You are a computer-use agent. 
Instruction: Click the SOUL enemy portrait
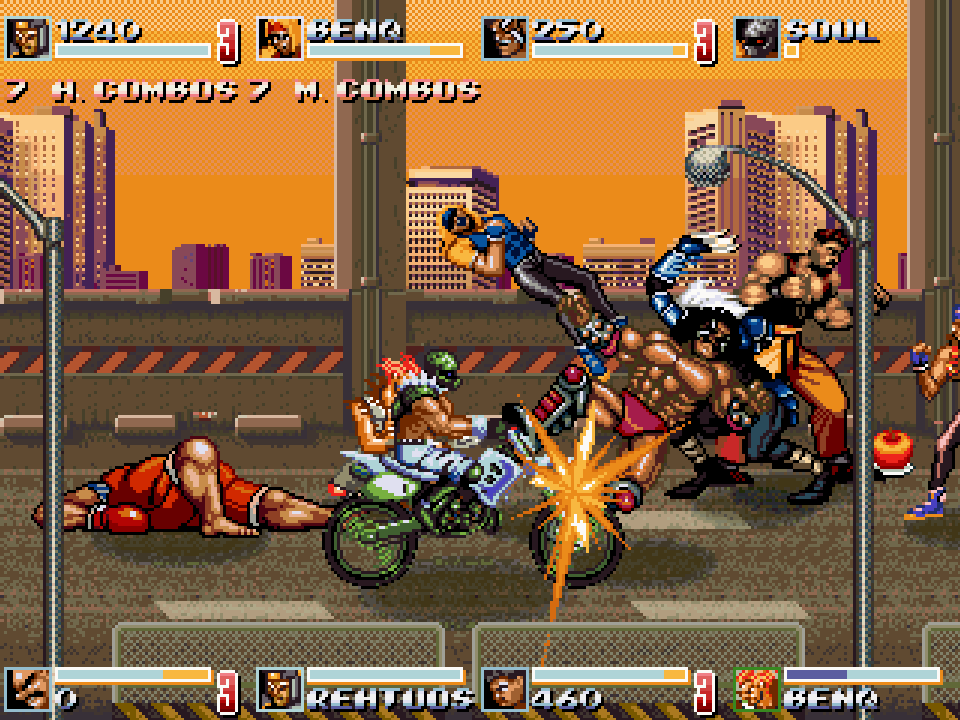click(757, 39)
